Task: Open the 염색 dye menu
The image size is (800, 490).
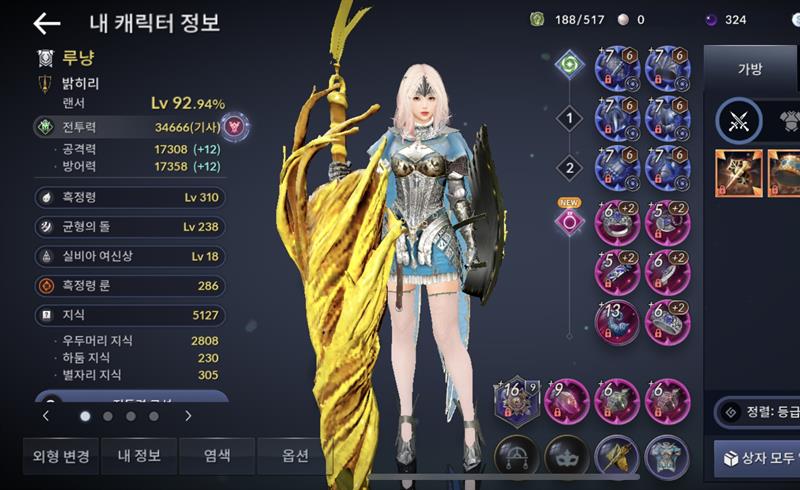Action: (x=217, y=455)
